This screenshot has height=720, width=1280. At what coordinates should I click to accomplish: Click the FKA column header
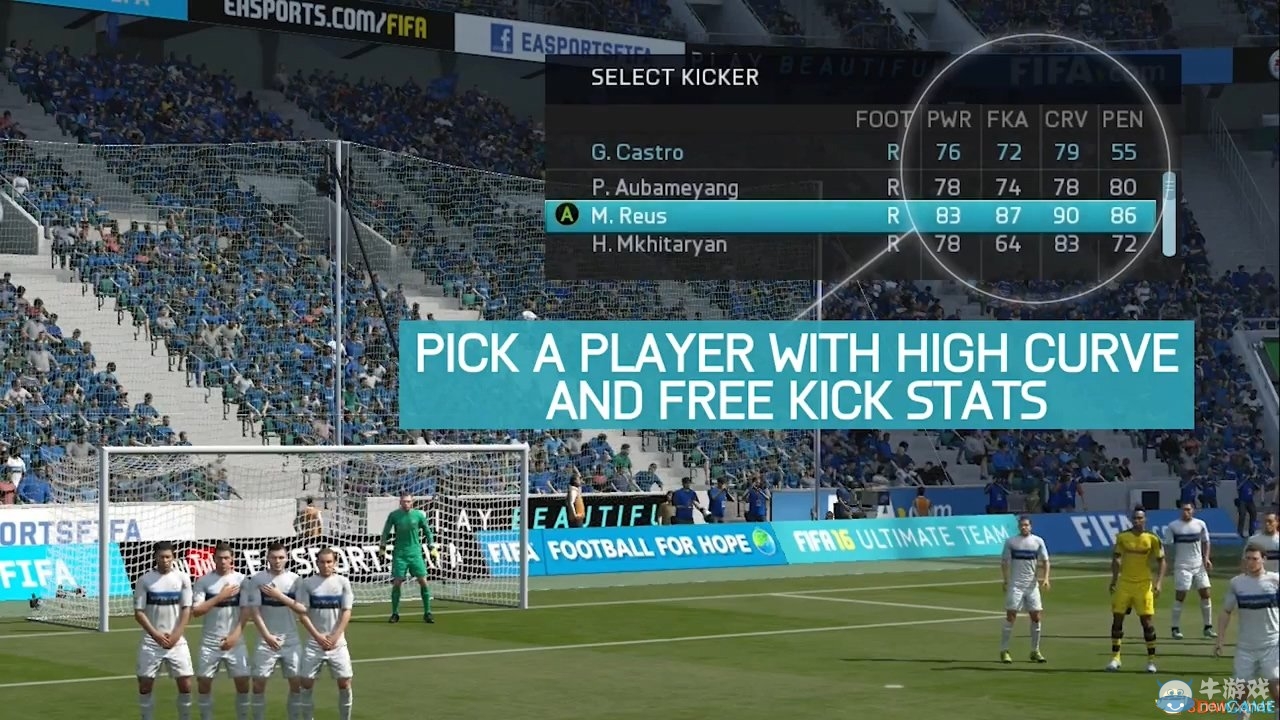[1007, 119]
